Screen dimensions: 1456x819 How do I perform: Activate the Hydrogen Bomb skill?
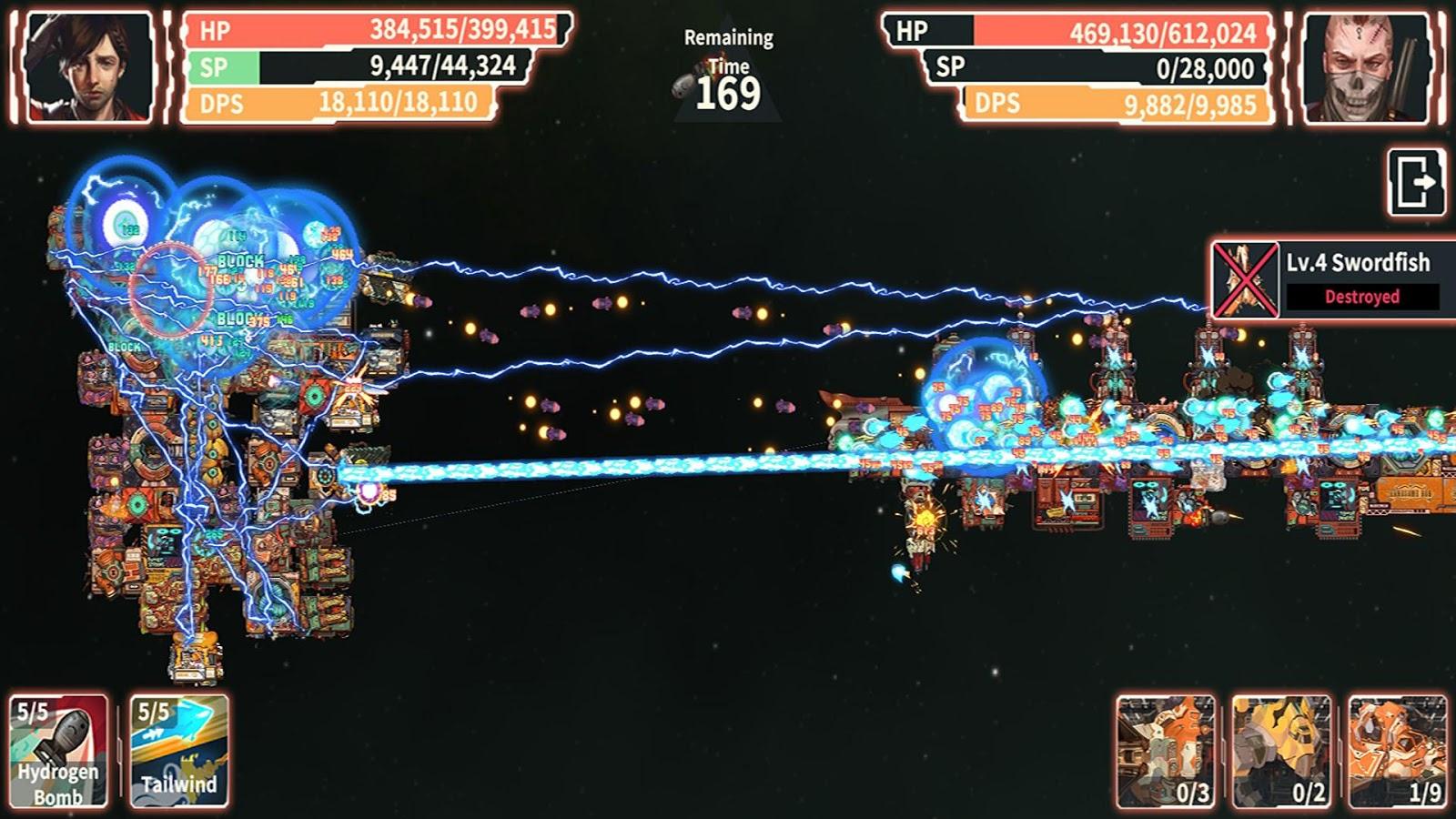point(59,751)
